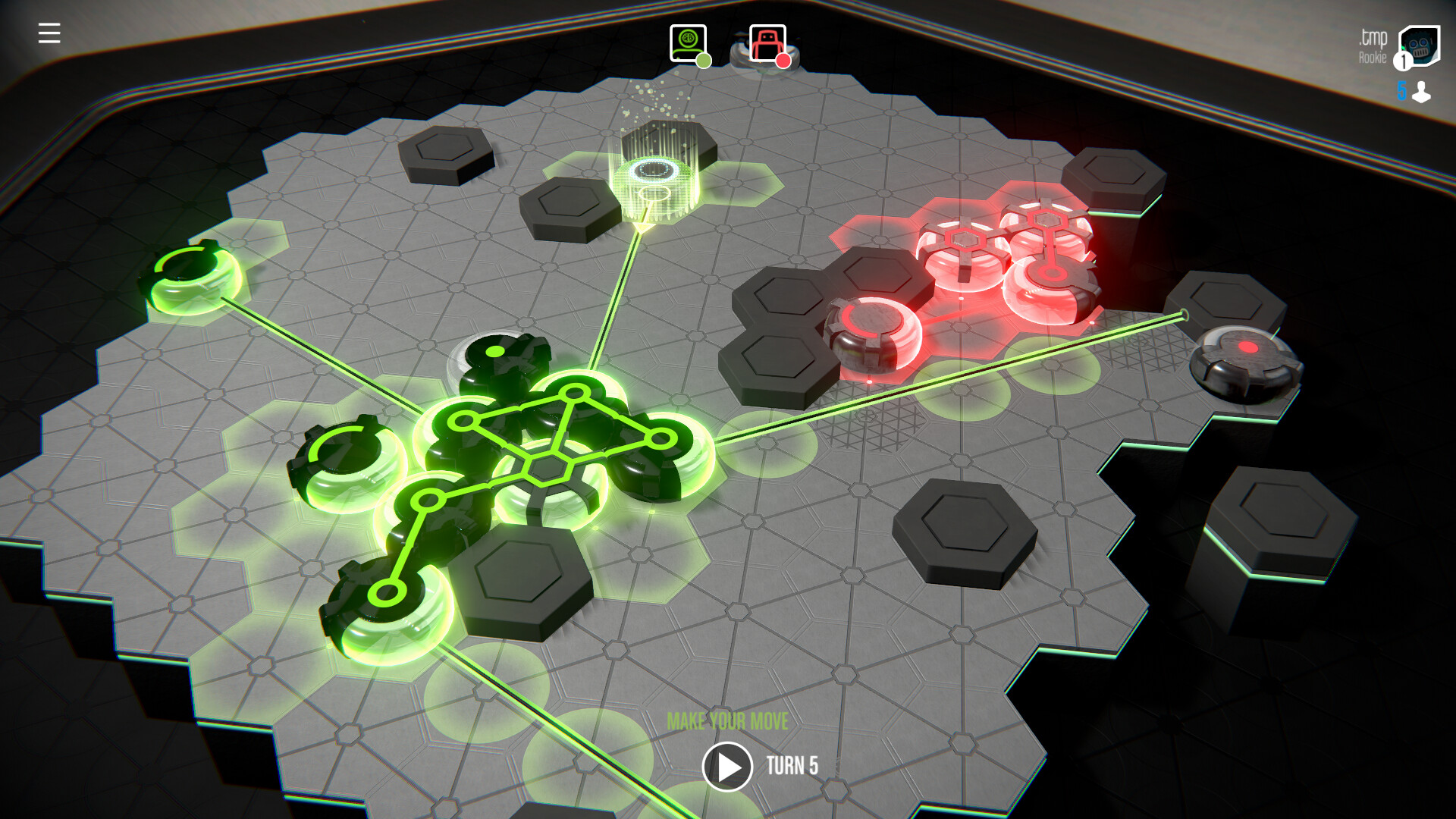Click the level 1 badge on the avatar
Image resolution: width=1456 pixels, height=819 pixels.
click(1401, 61)
